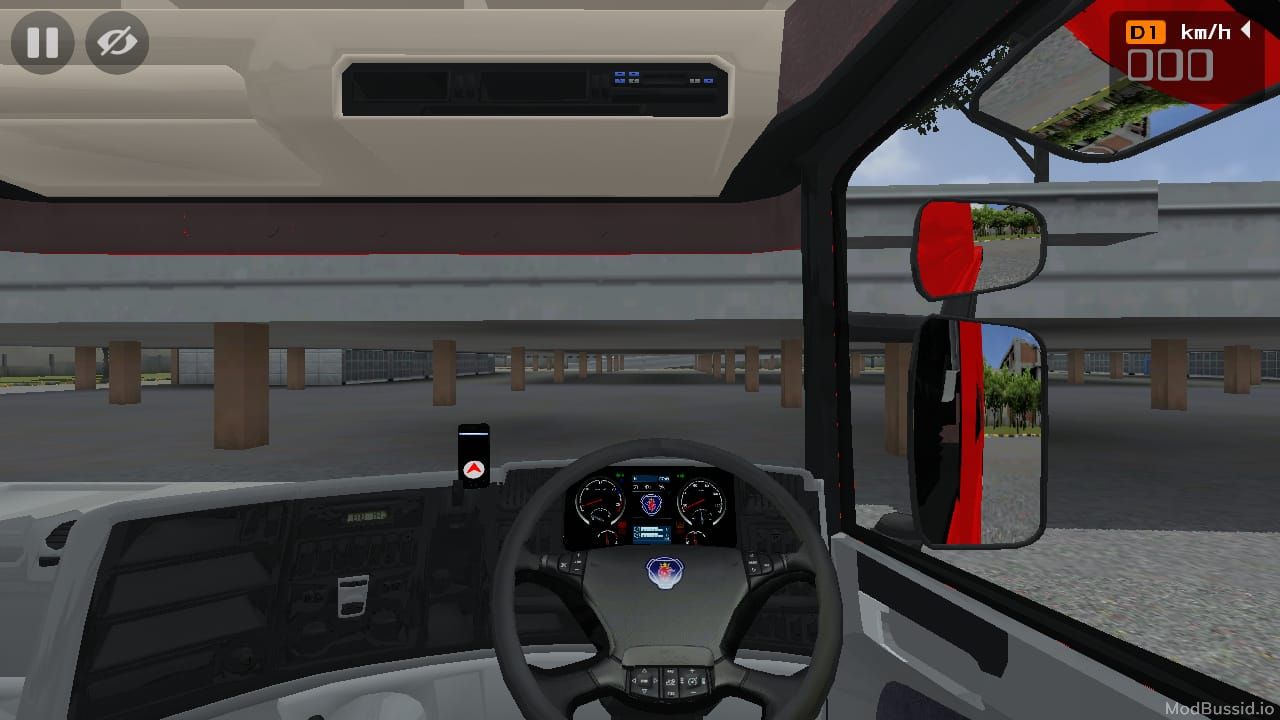This screenshot has height=720, width=1280.
Task: Collapse the speed display using the triangle arrow
Action: (1245, 31)
